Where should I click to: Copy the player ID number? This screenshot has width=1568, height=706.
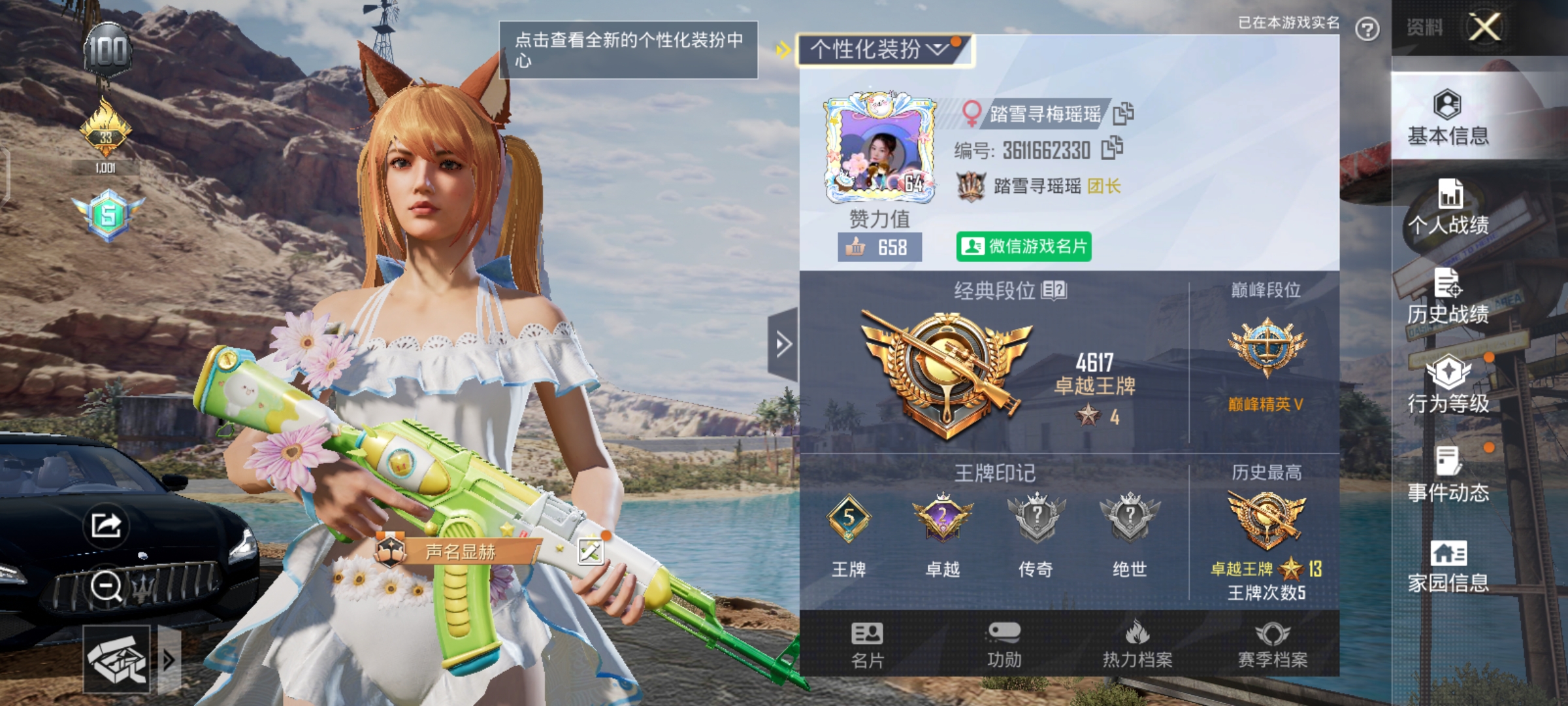click(1111, 148)
